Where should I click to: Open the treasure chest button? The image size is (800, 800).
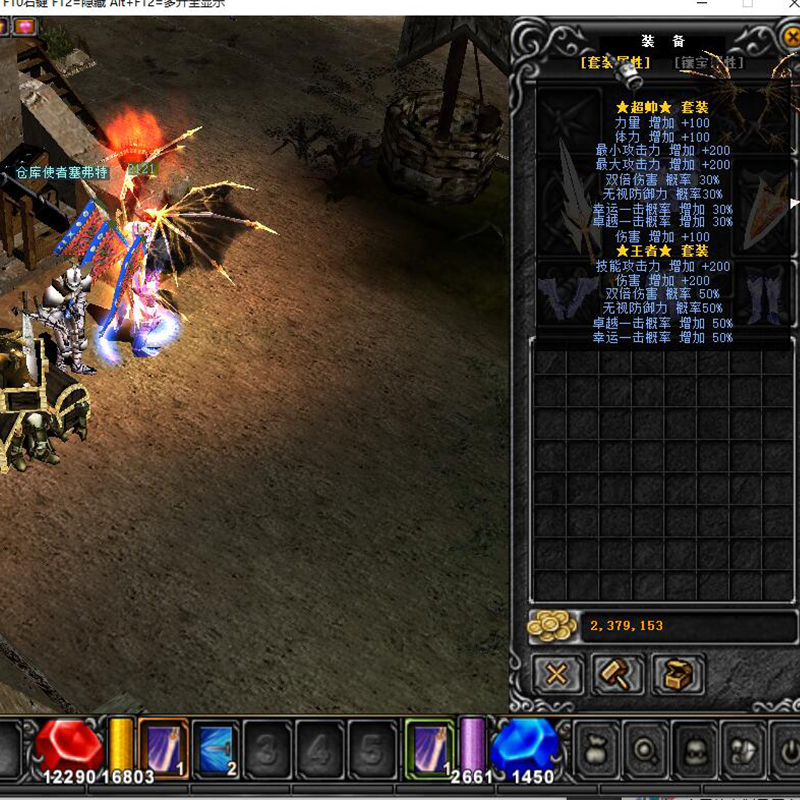click(x=678, y=675)
